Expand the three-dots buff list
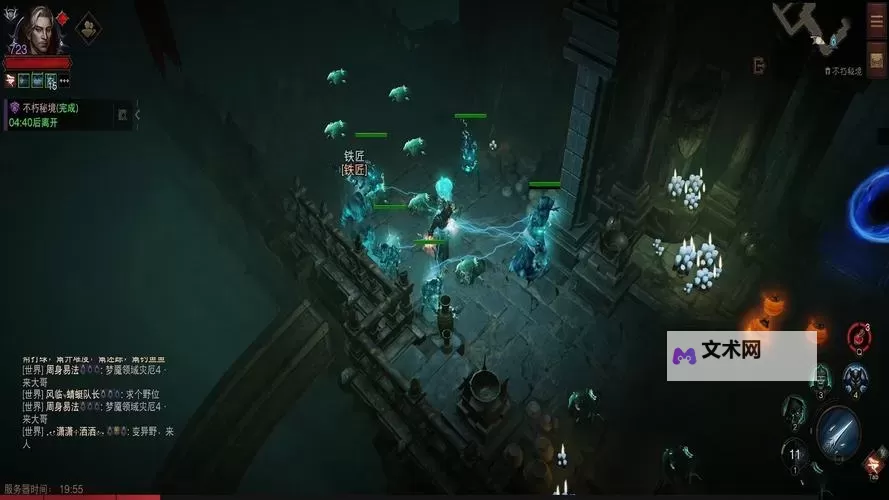889x500 pixels. pos(65,80)
